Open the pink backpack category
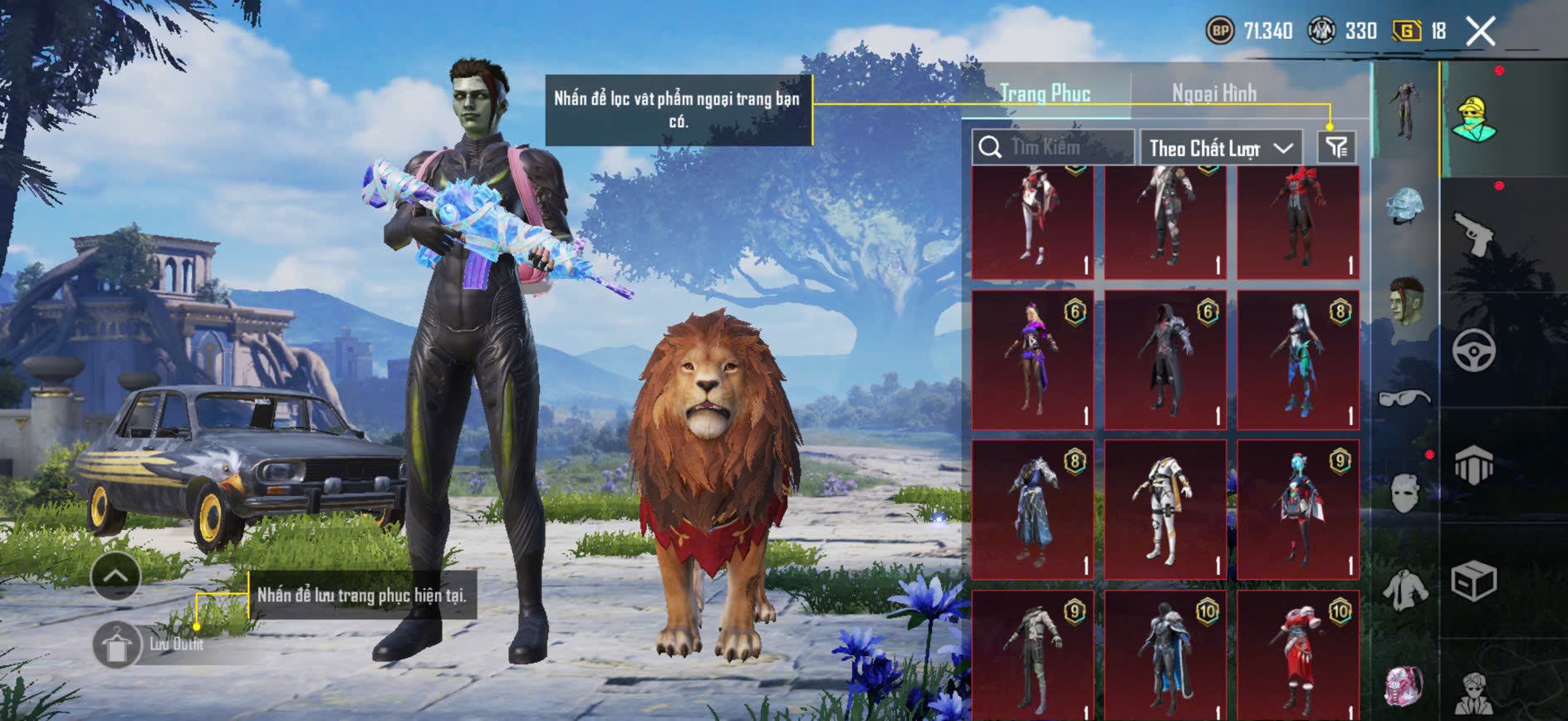The image size is (1568, 721). tap(1404, 686)
